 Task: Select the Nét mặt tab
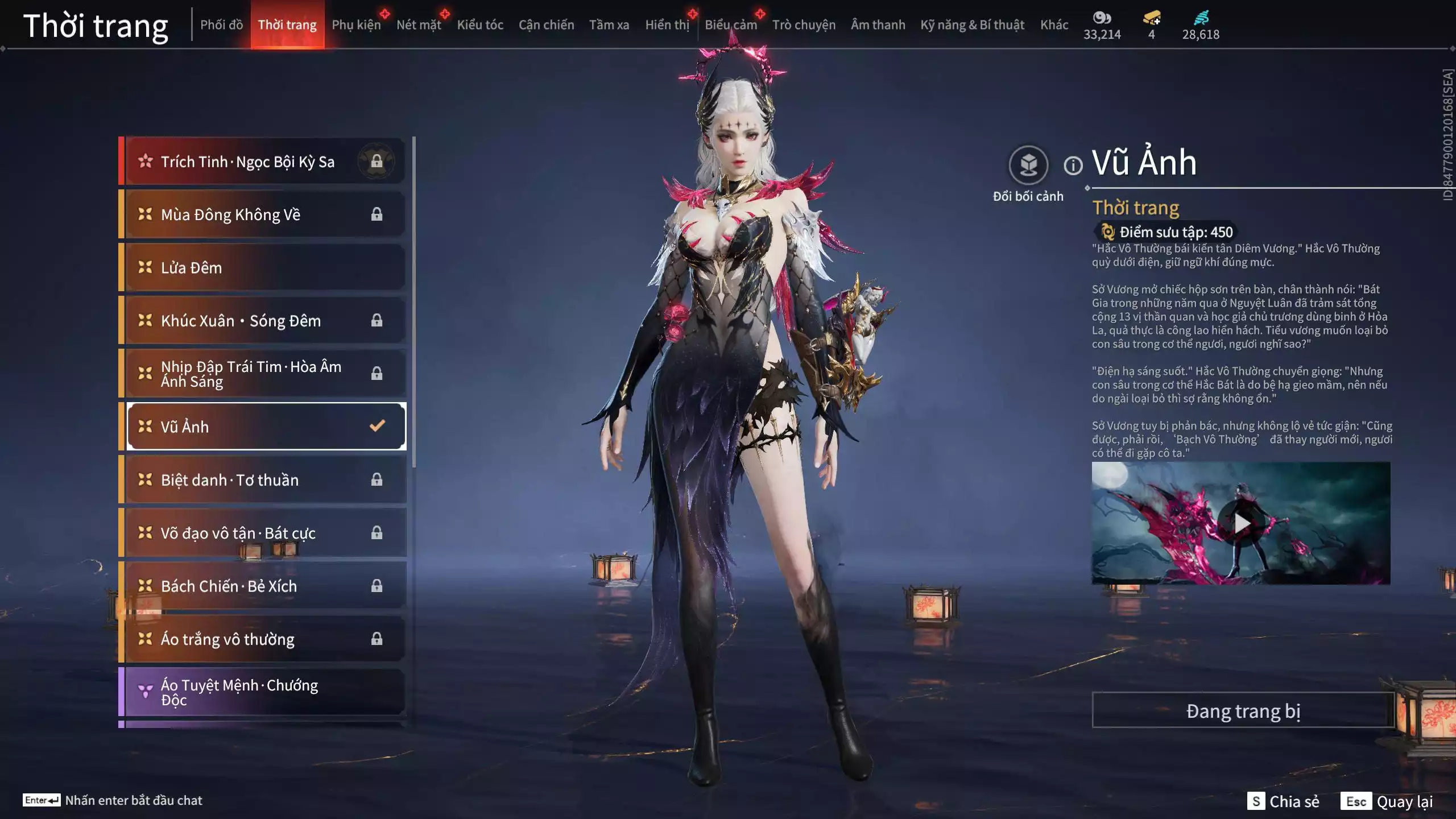click(419, 24)
